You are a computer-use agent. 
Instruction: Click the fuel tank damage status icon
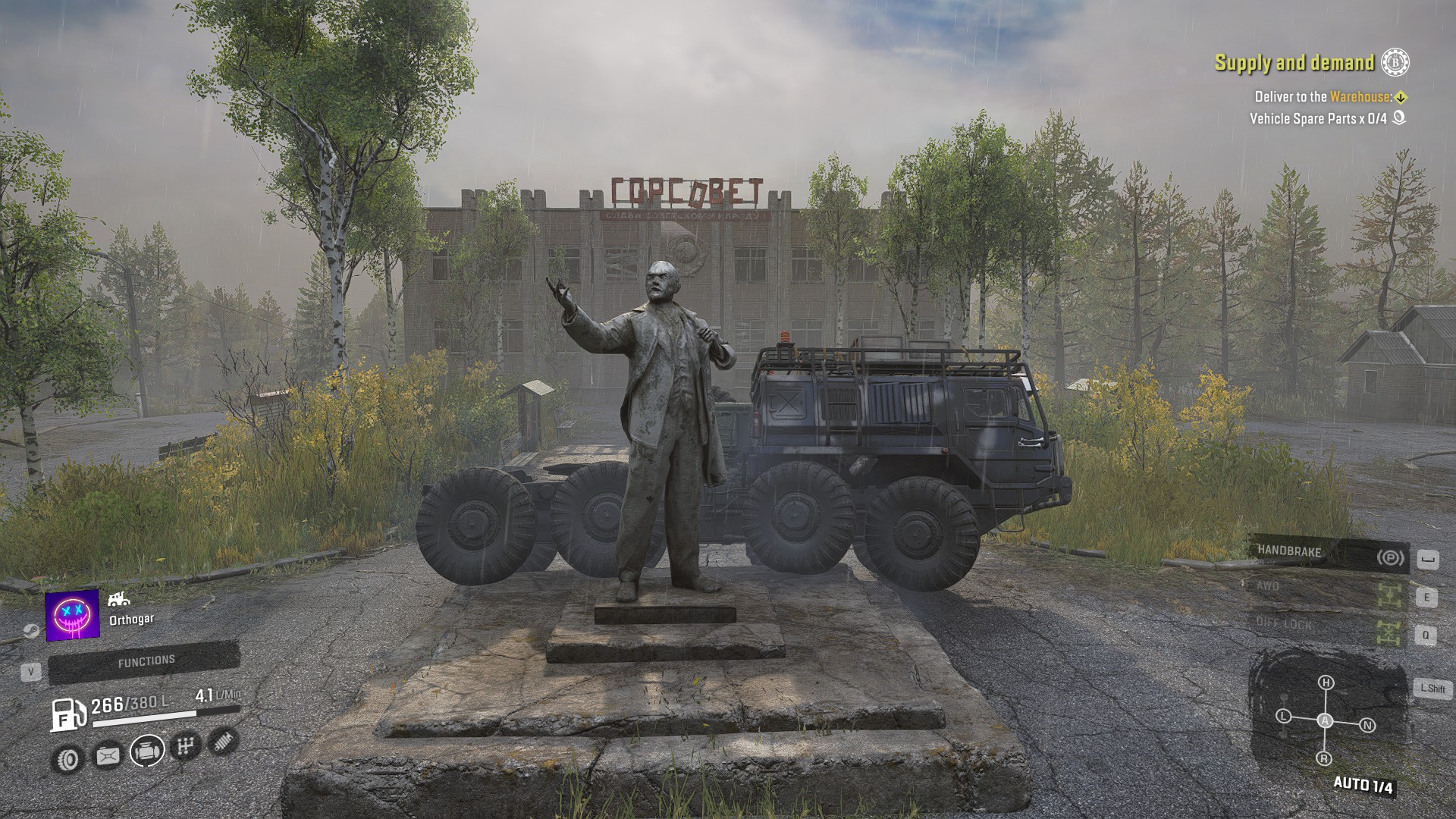pyautogui.click(x=108, y=755)
